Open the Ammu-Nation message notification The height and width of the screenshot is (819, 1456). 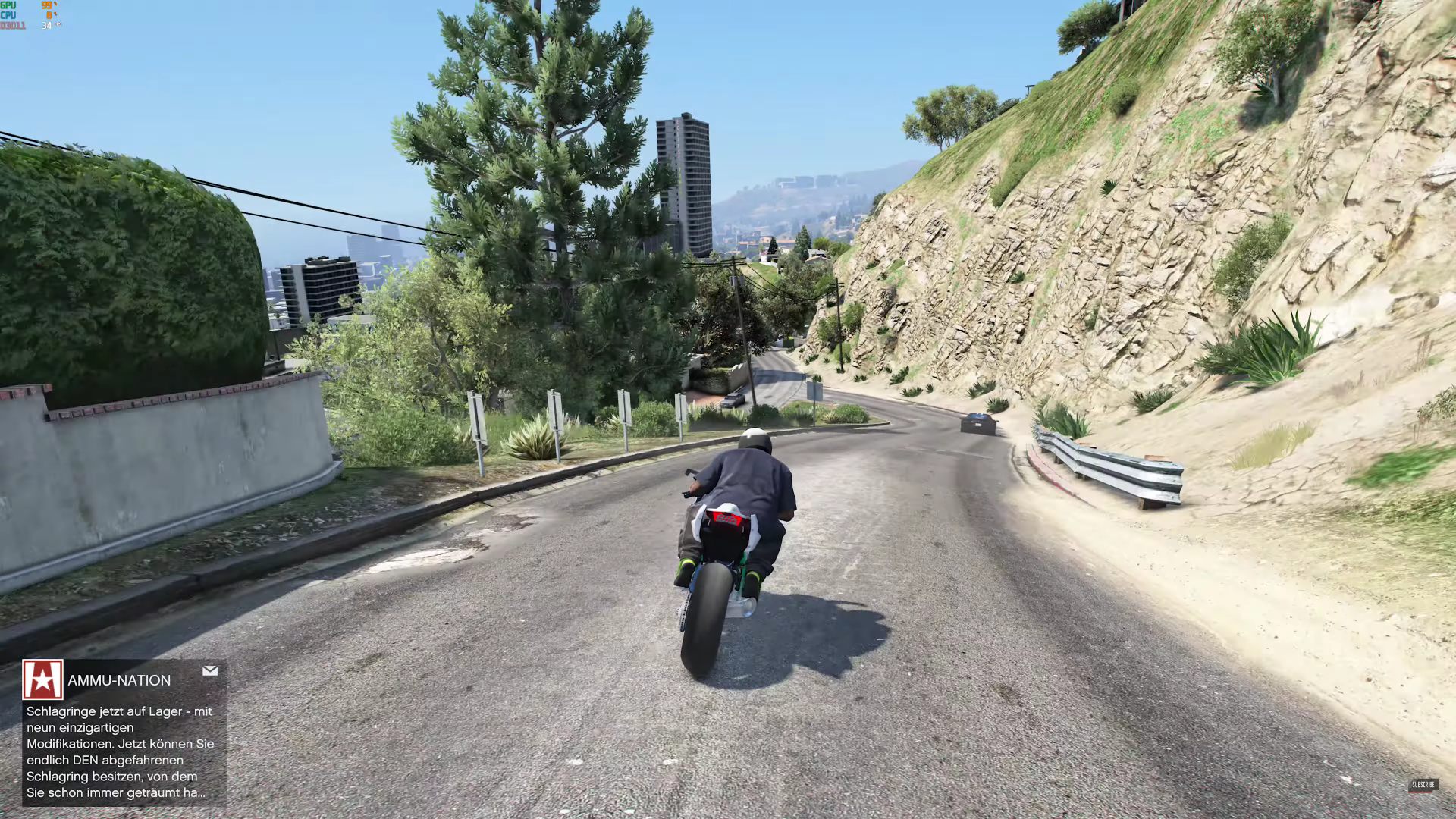120,752
